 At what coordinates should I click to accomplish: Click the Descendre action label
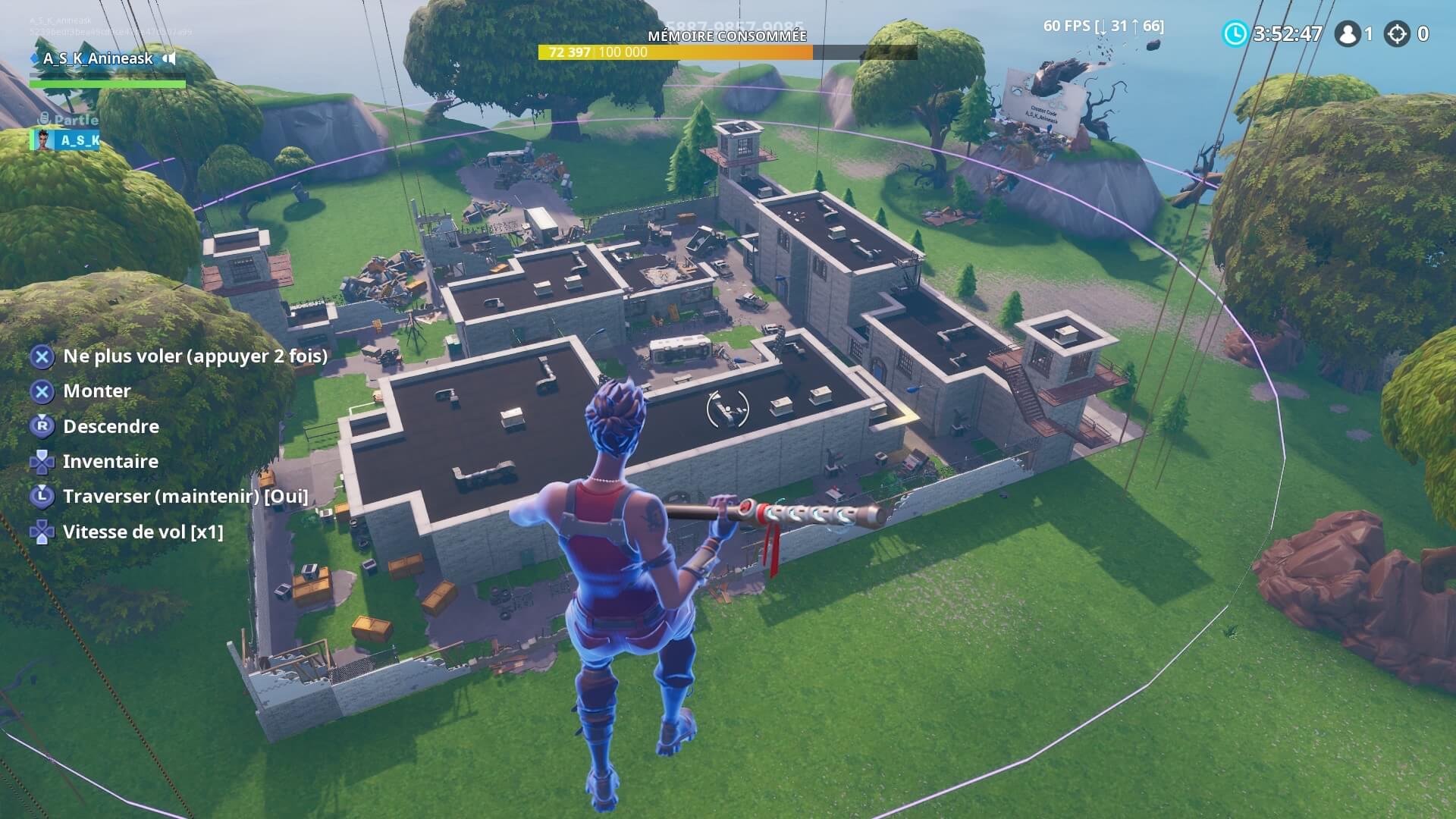(111, 426)
